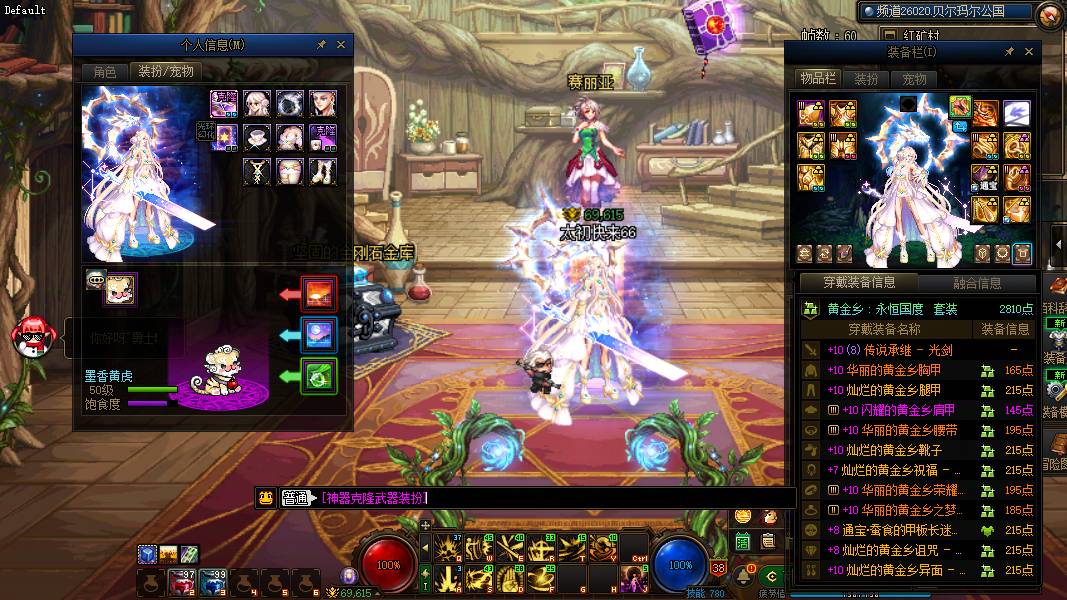Viewport: 1067px width, 600px height.
Task: Activate the green swirl pet skill button
Action: coord(320,377)
